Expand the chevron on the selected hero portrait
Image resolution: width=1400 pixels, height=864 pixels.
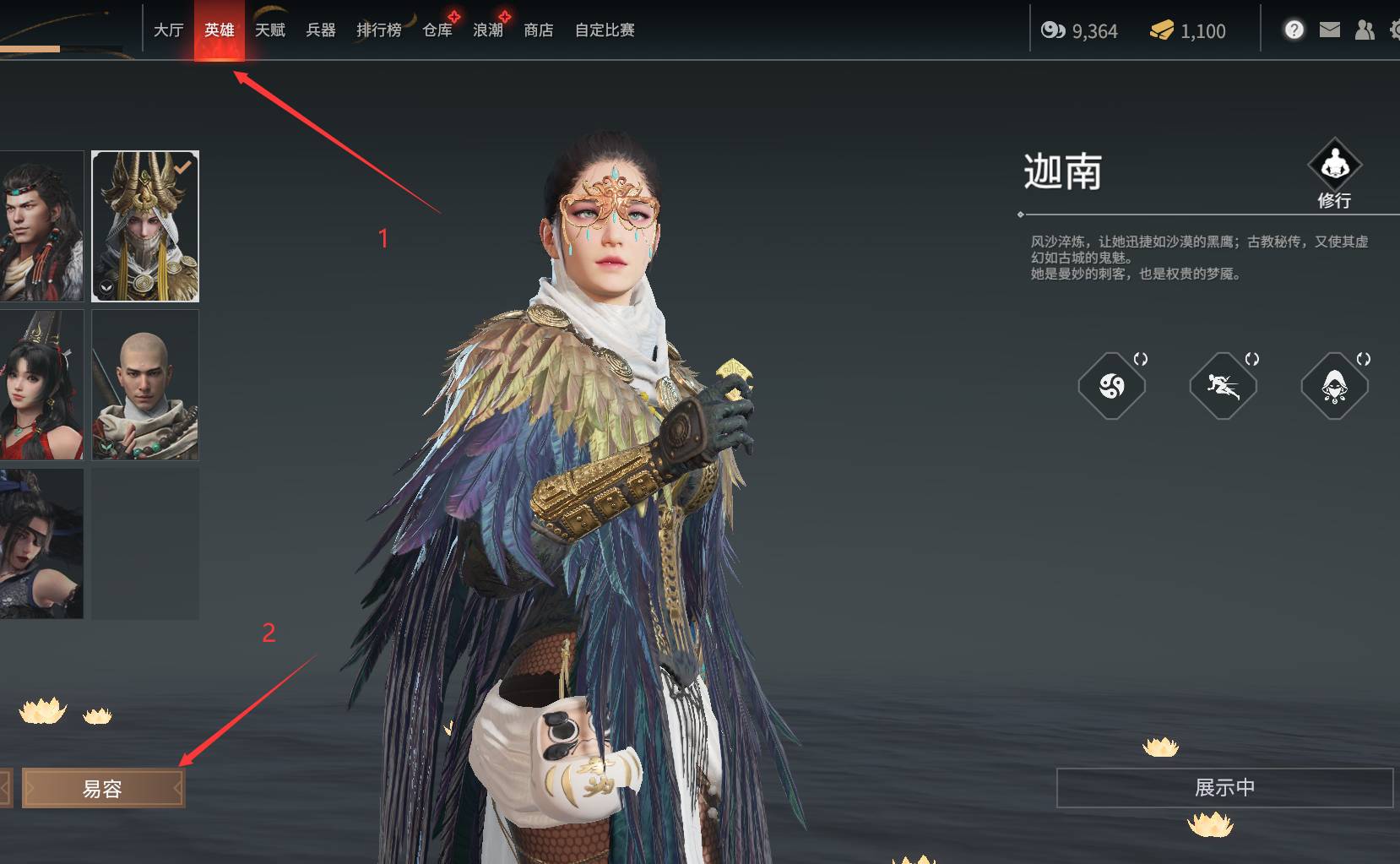[107, 289]
